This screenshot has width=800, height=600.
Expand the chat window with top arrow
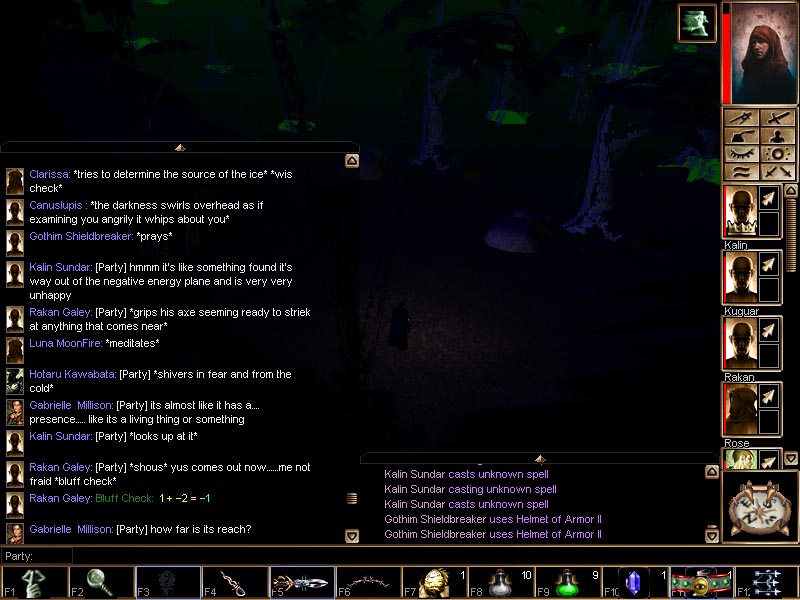[180, 147]
